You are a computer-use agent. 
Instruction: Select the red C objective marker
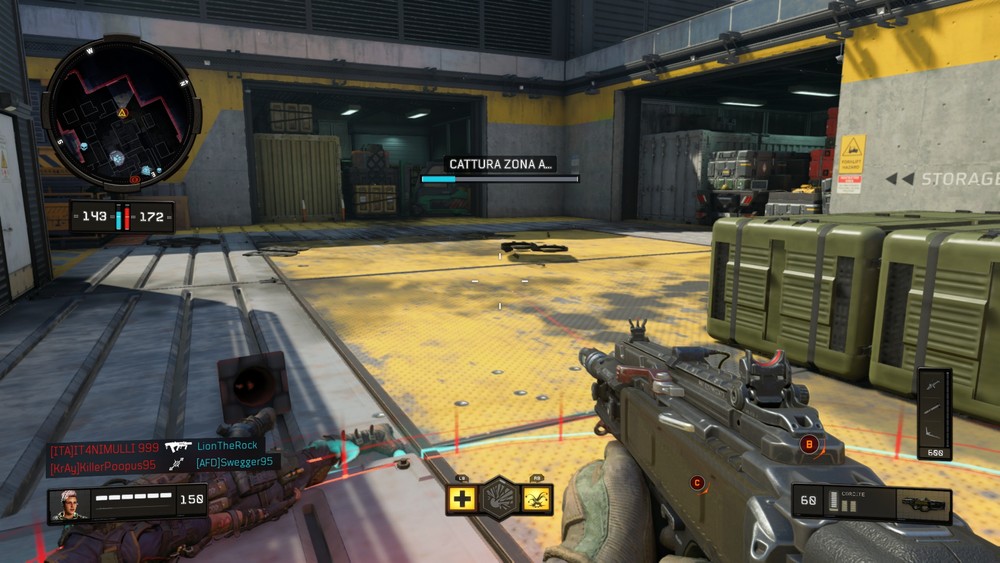pos(697,483)
